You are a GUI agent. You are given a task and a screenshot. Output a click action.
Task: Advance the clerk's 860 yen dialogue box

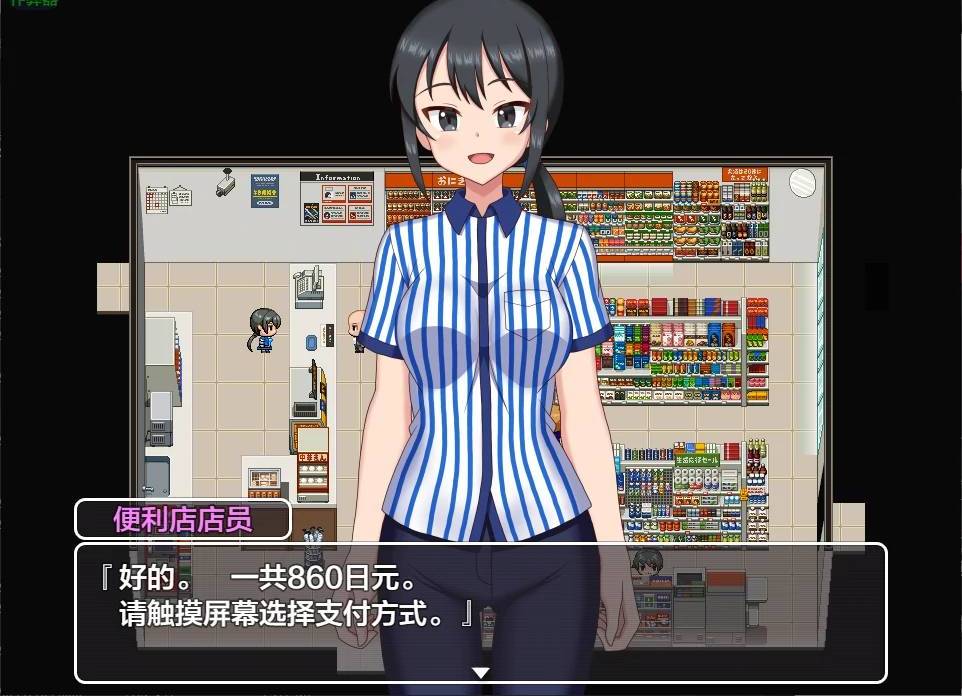(x=480, y=611)
